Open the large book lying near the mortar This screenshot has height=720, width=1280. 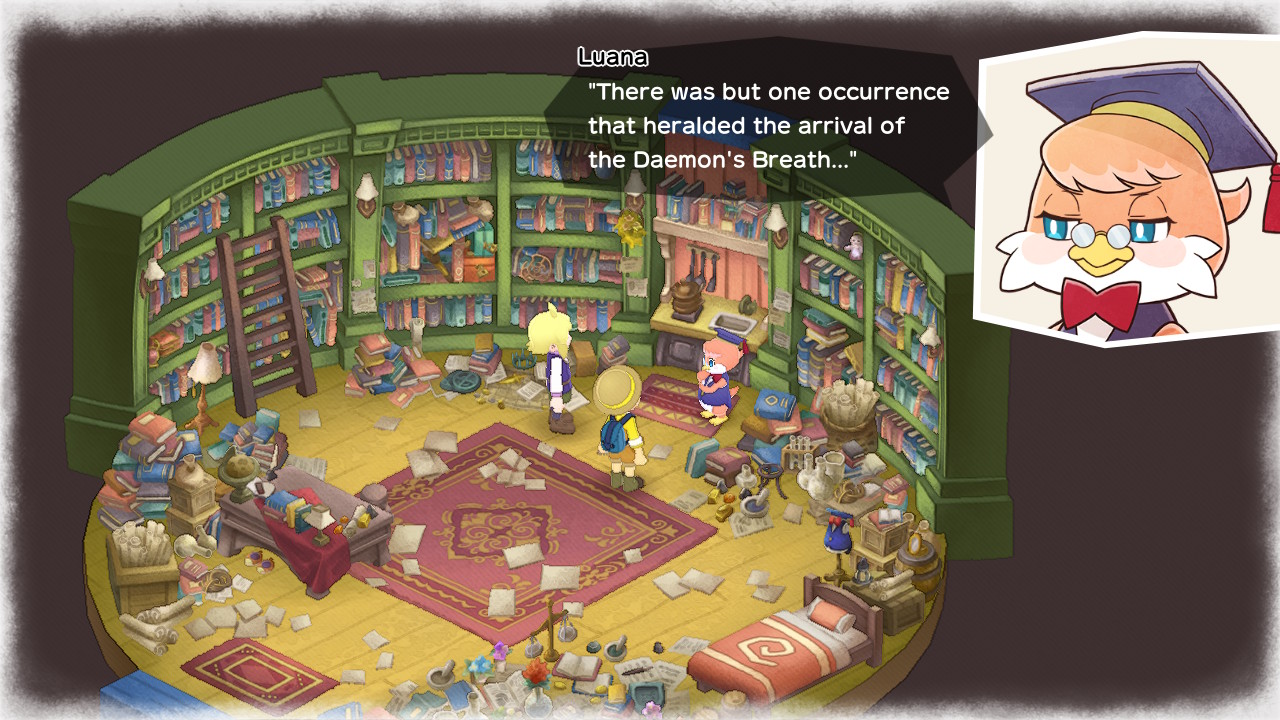[x=577, y=668]
